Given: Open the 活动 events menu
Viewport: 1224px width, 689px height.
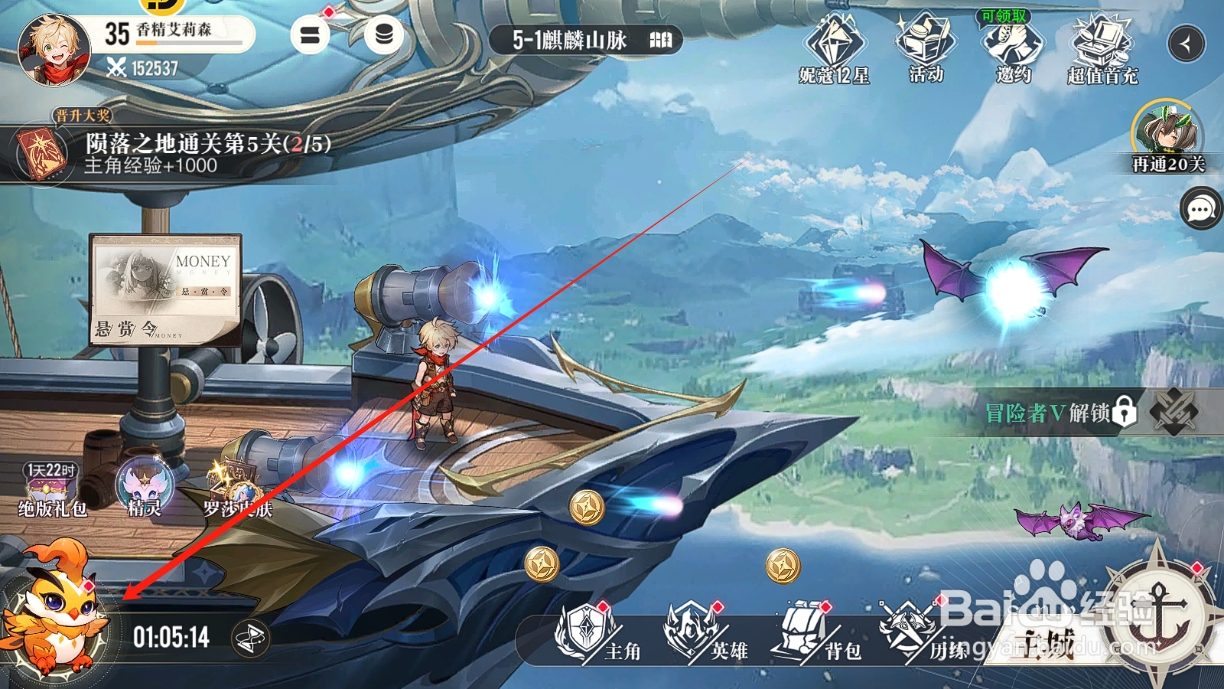Looking at the screenshot, I should pos(925,47).
